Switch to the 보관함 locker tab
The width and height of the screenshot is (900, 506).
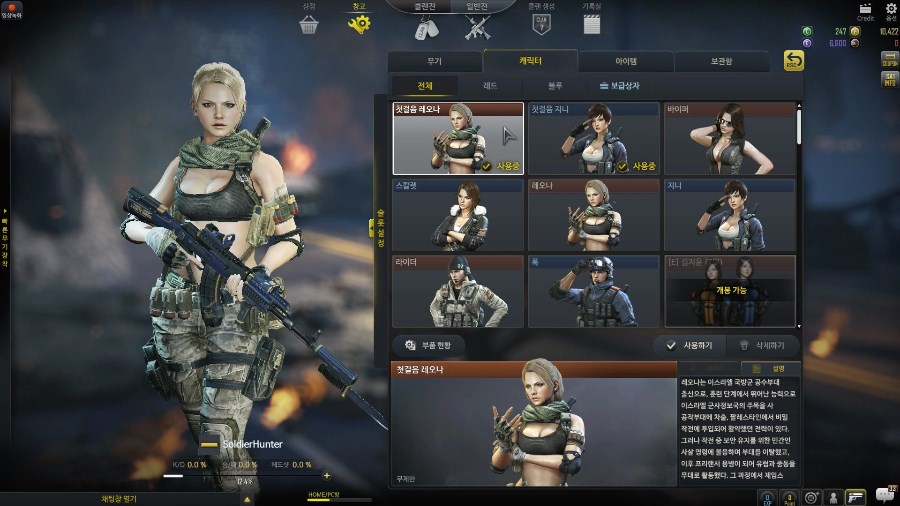click(722, 61)
